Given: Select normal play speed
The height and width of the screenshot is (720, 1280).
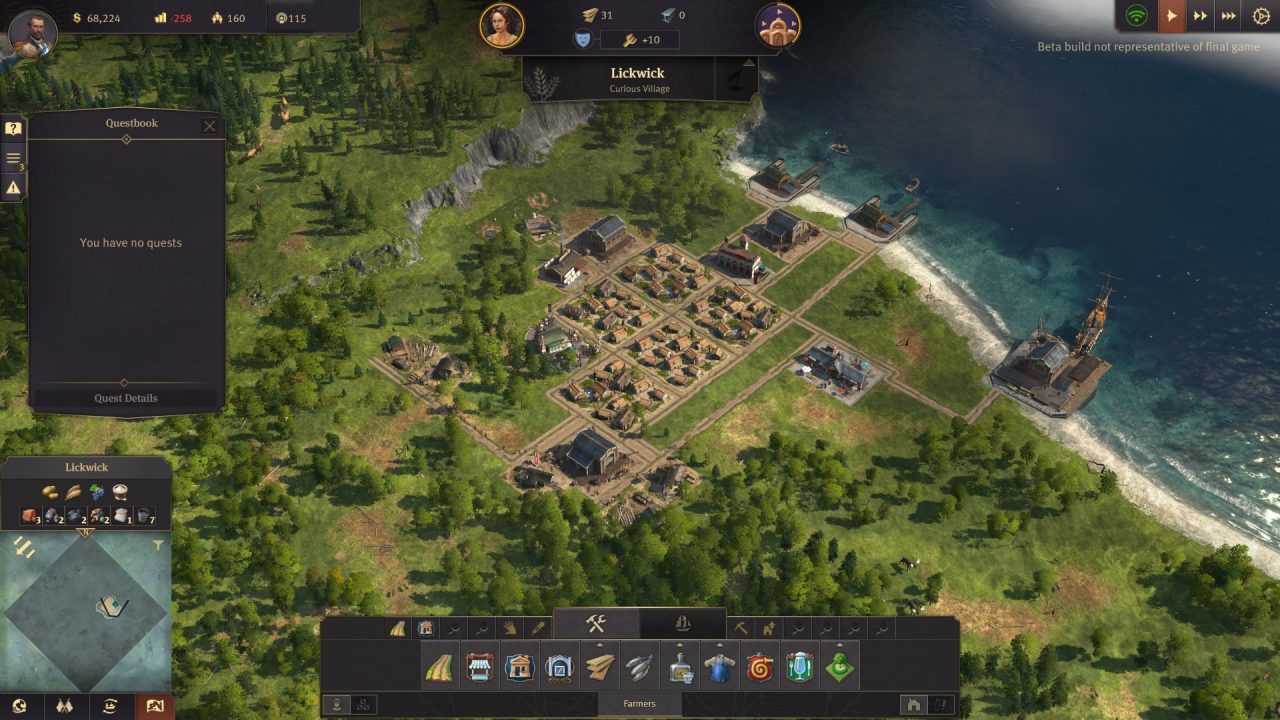Looking at the screenshot, I should [1171, 16].
